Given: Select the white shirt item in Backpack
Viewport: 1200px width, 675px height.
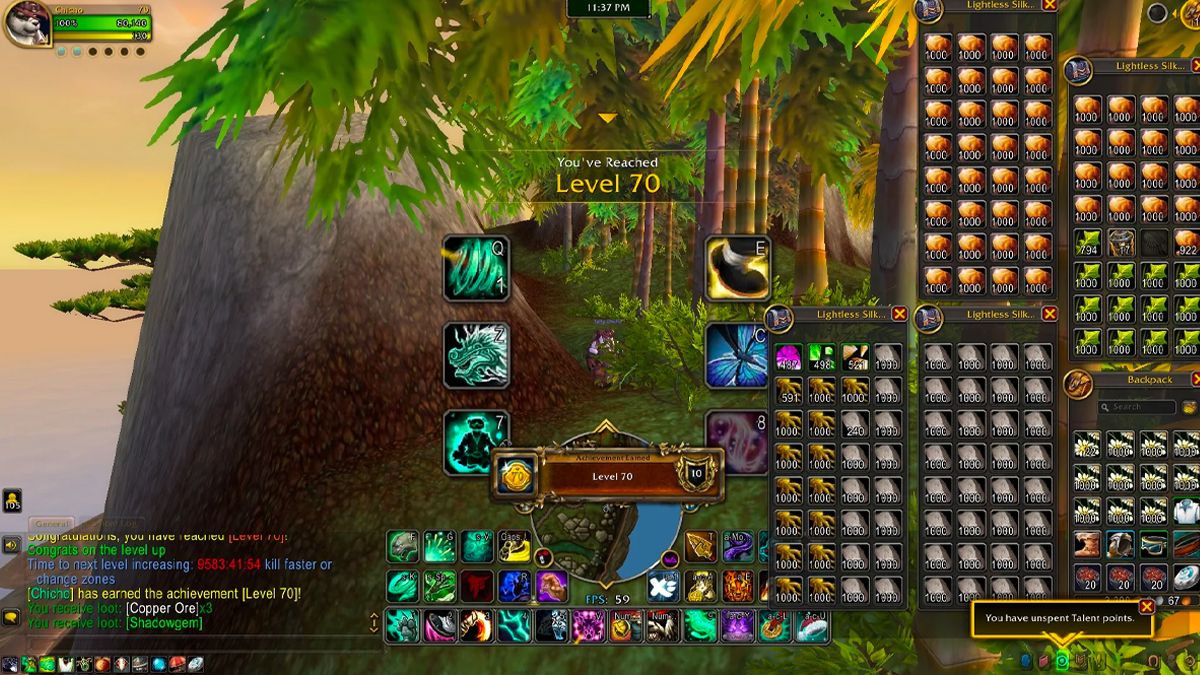Looking at the screenshot, I should 1186,511.
